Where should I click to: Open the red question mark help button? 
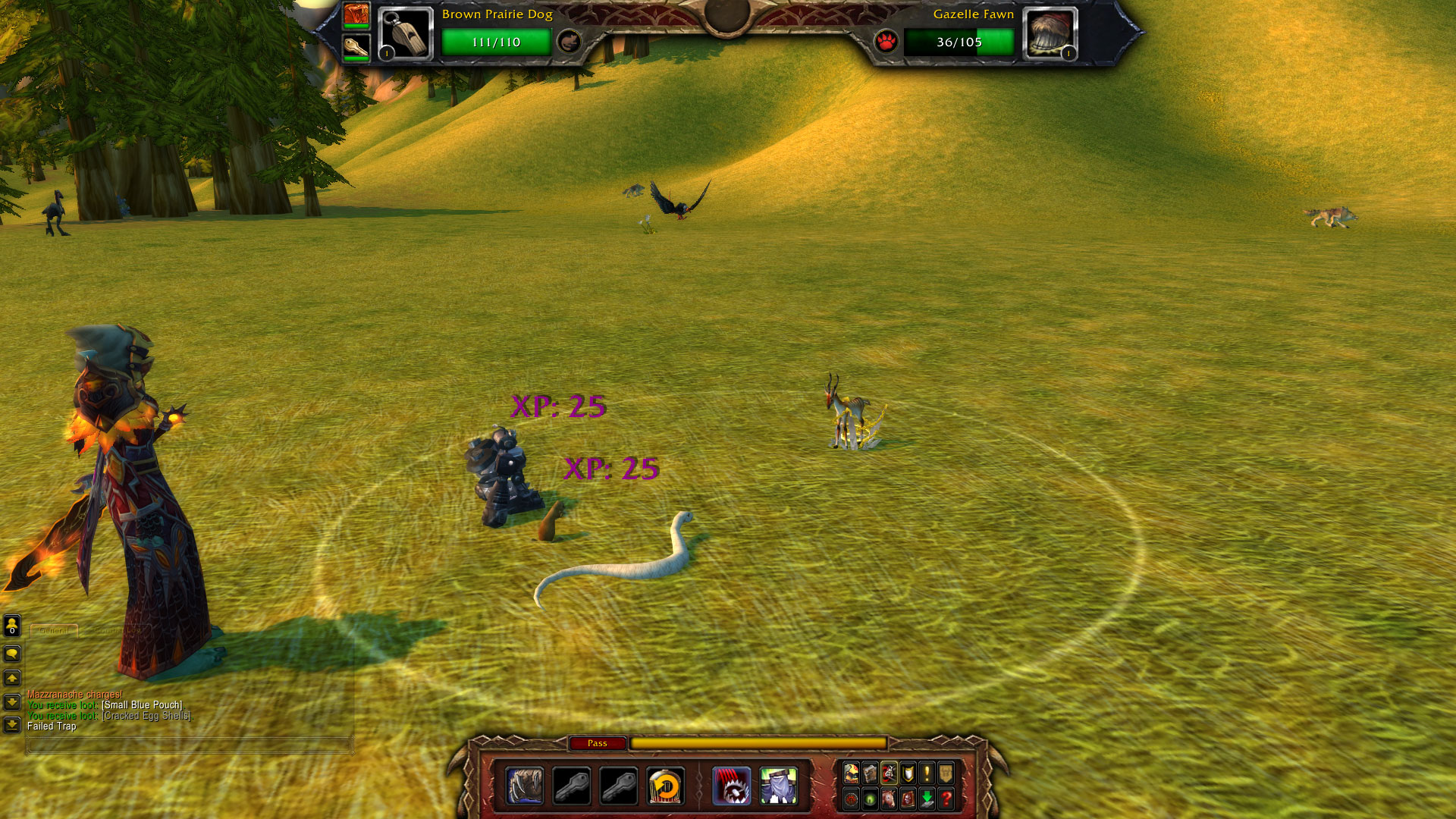946,799
